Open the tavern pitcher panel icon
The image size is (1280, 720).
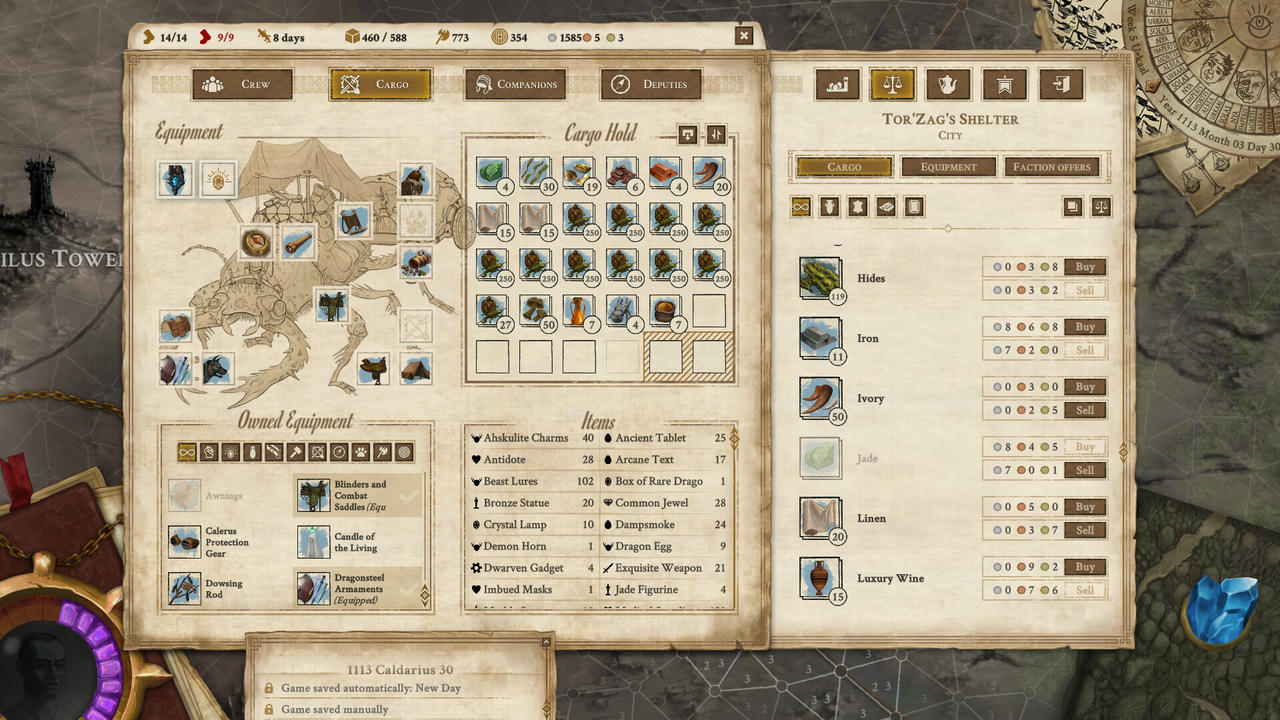tap(948, 85)
